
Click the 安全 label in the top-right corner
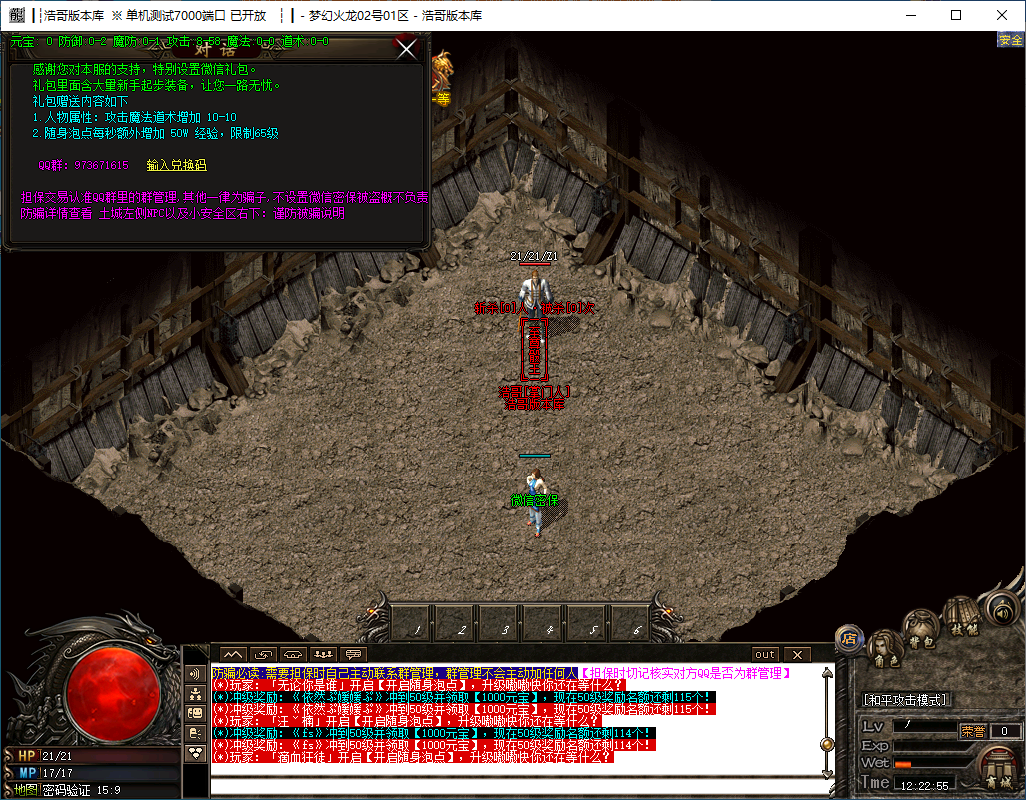point(1010,40)
